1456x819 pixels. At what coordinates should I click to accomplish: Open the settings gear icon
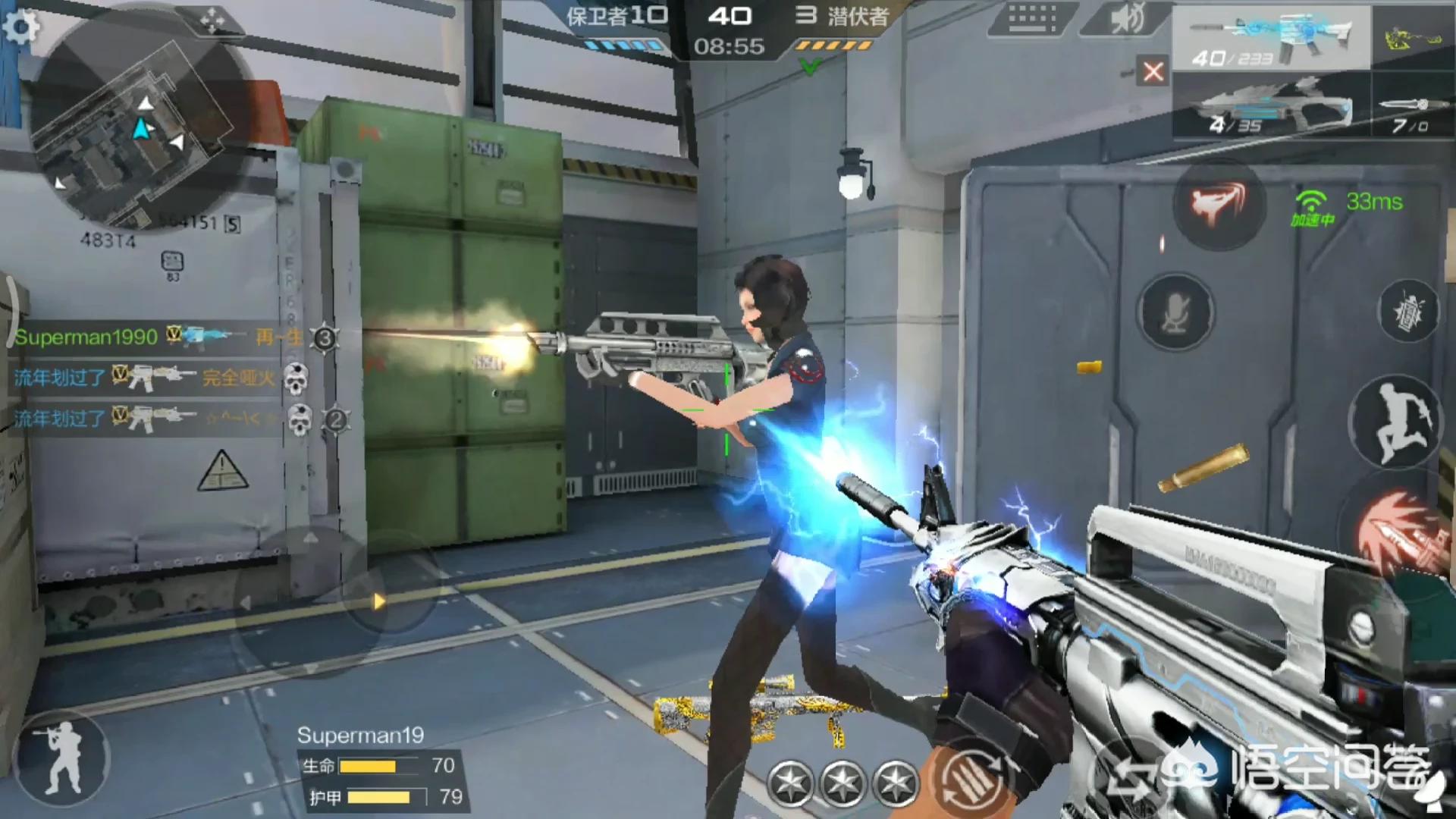click(x=20, y=27)
